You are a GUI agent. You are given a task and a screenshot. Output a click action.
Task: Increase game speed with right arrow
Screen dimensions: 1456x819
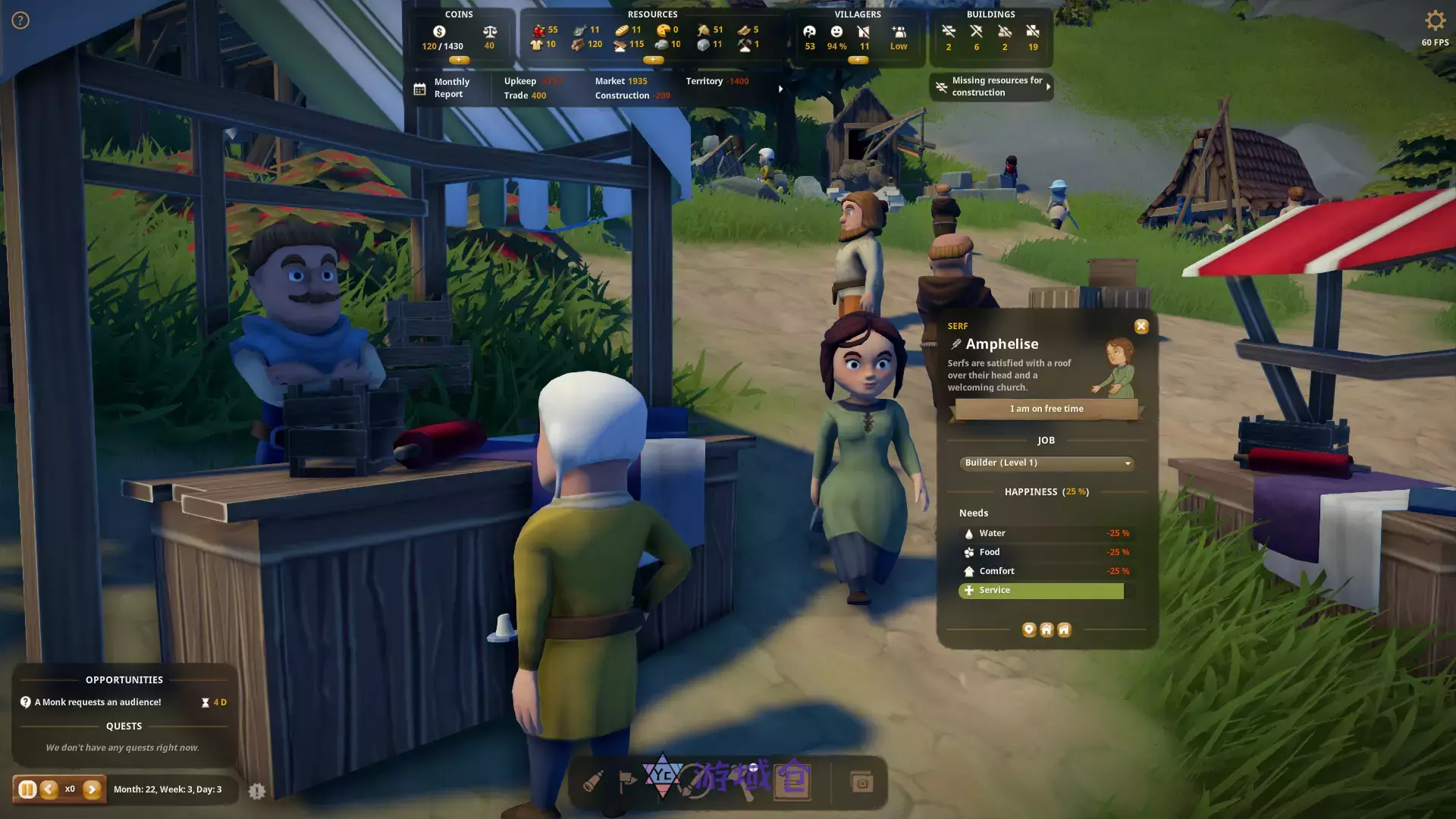click(92, 789)
